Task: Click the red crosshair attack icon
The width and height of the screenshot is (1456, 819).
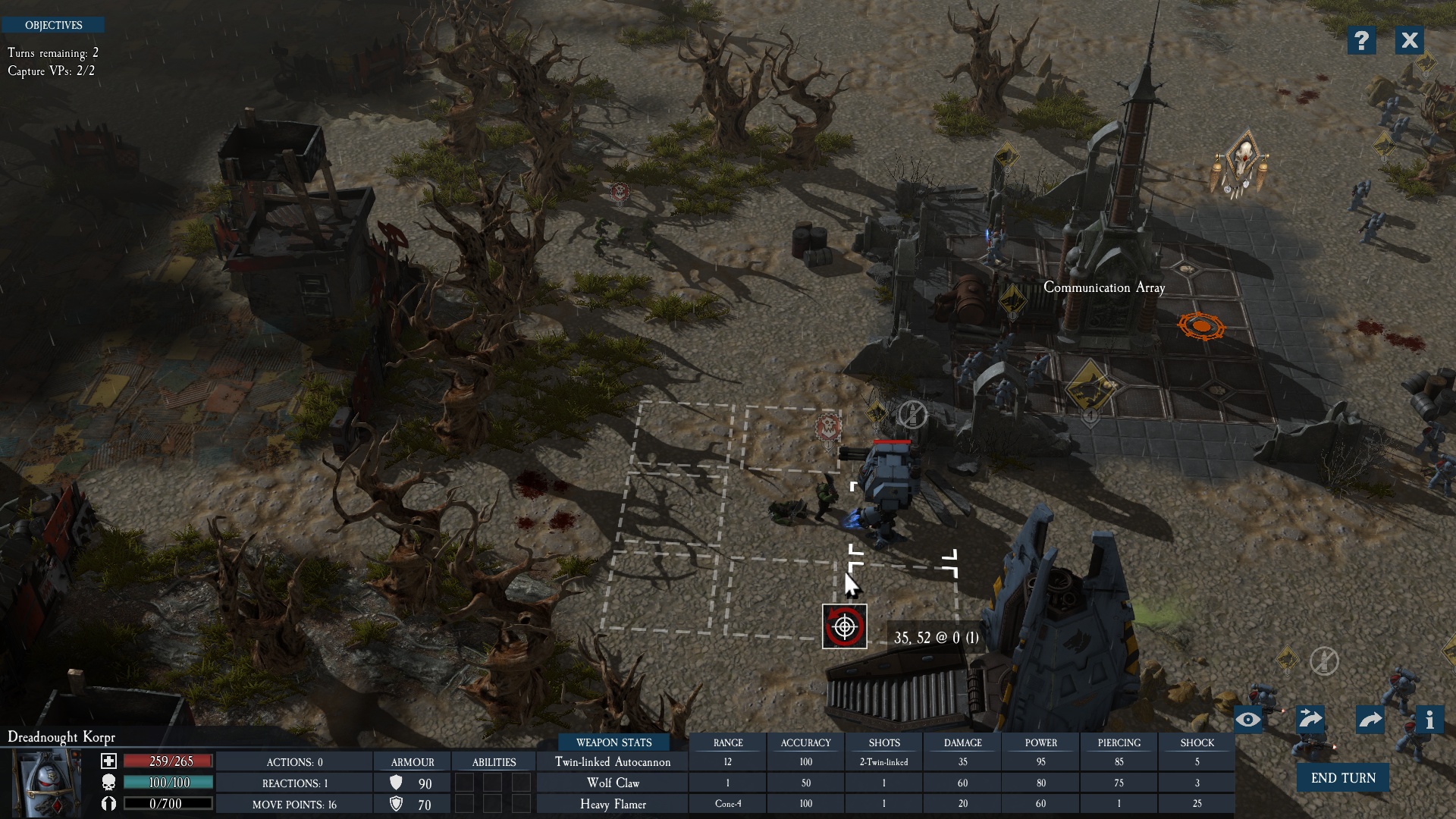Action: (x=844, y=627)
